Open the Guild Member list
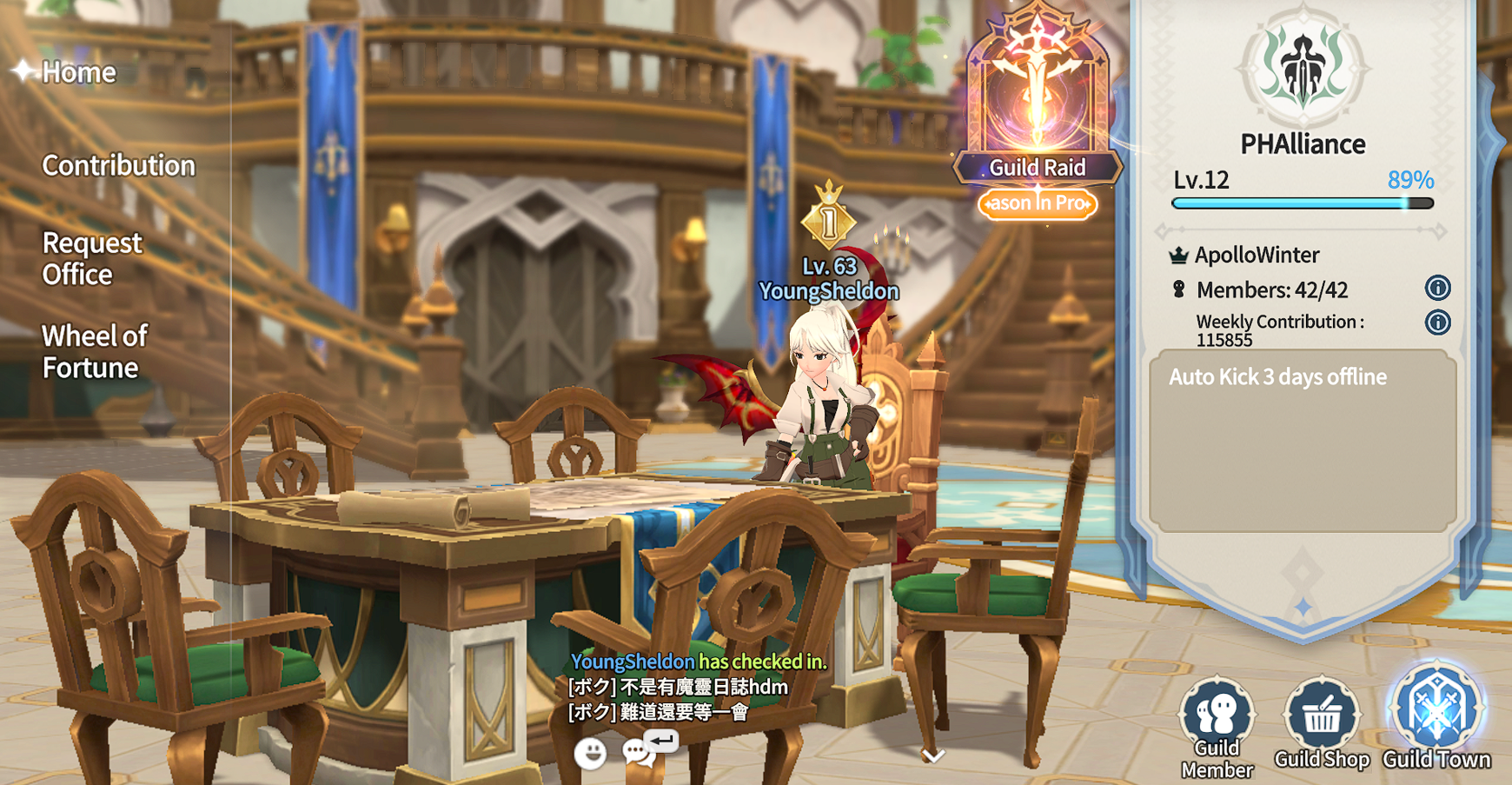The image size is (1512, 785). pyautogui.click(x=1217, y=726)
